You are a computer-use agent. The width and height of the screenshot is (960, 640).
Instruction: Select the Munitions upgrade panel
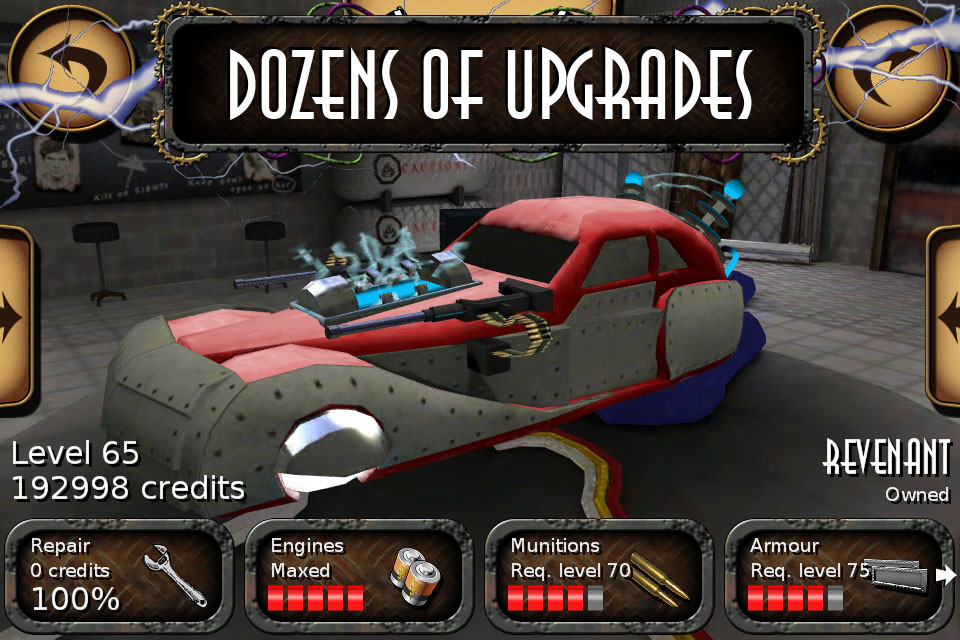[599, 574]
